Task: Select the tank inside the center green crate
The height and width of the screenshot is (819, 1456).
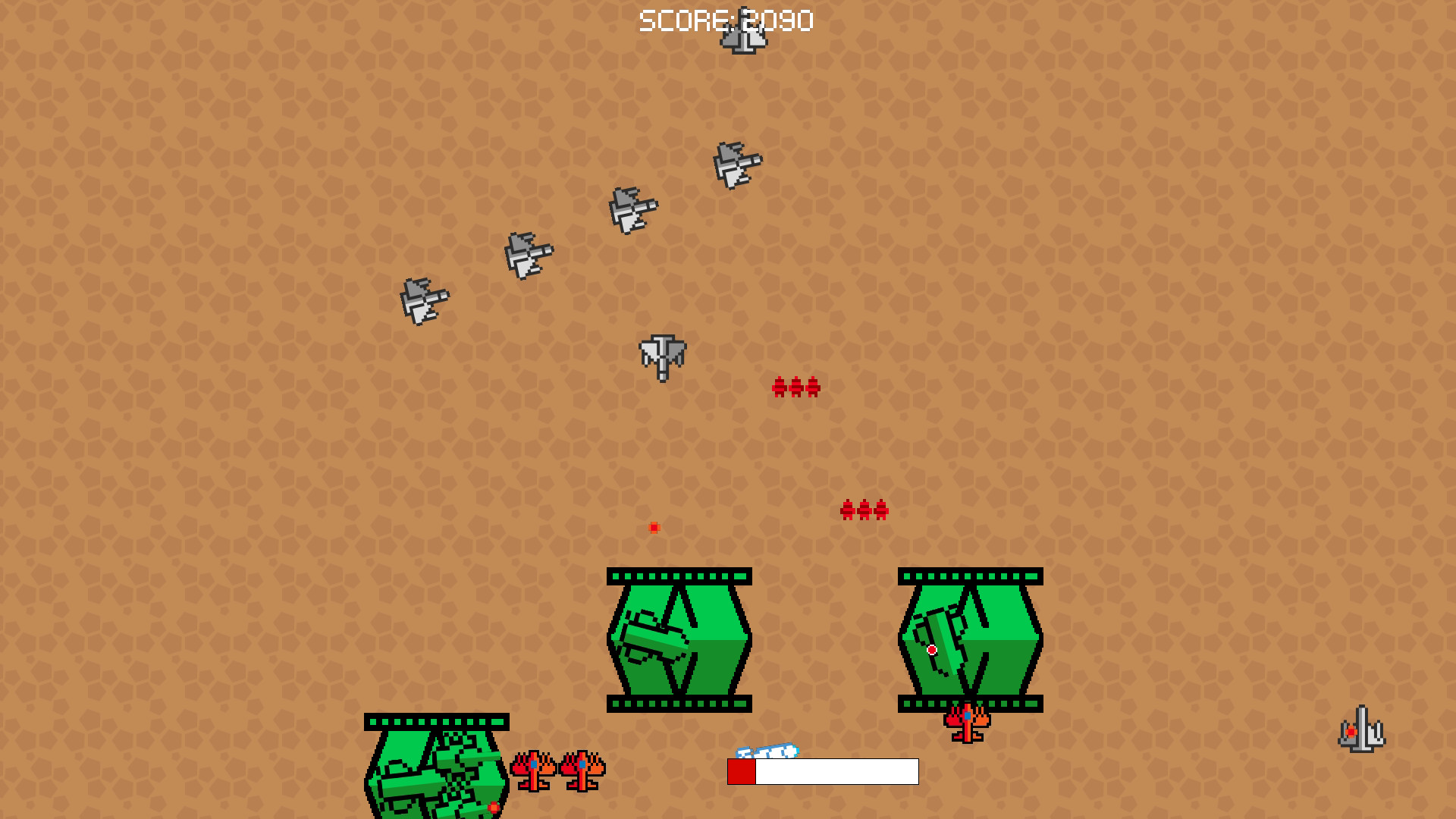Action: click(x=654, y=637)
